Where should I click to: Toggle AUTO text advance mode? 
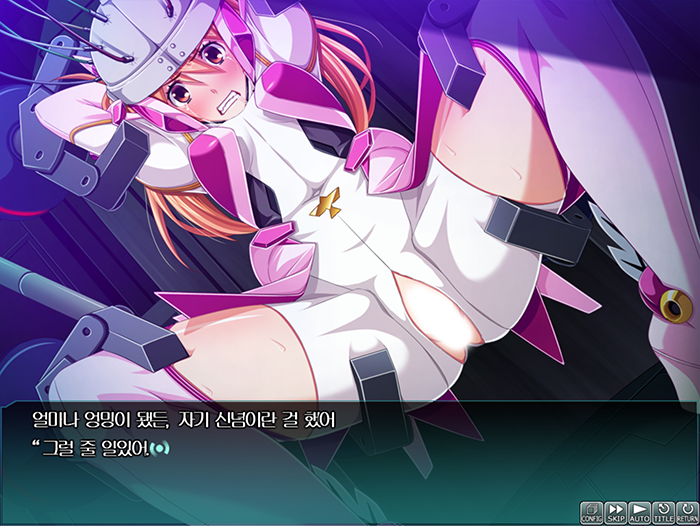[x=640, y=513]
